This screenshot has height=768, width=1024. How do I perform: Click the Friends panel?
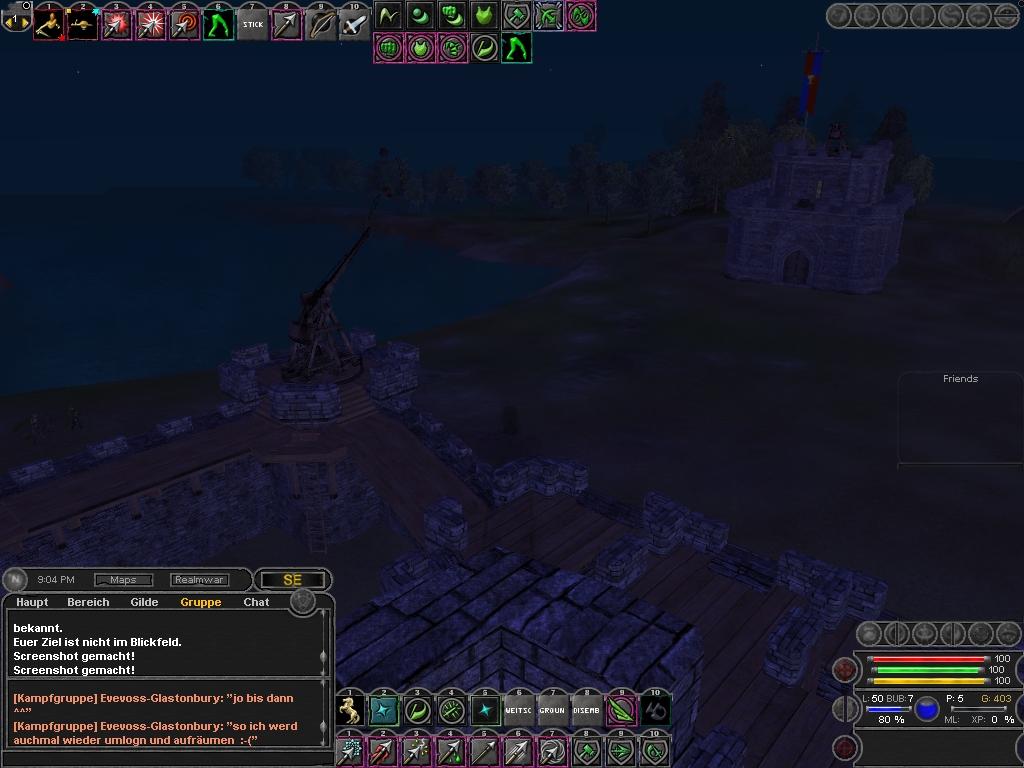[x=960, y=418]
